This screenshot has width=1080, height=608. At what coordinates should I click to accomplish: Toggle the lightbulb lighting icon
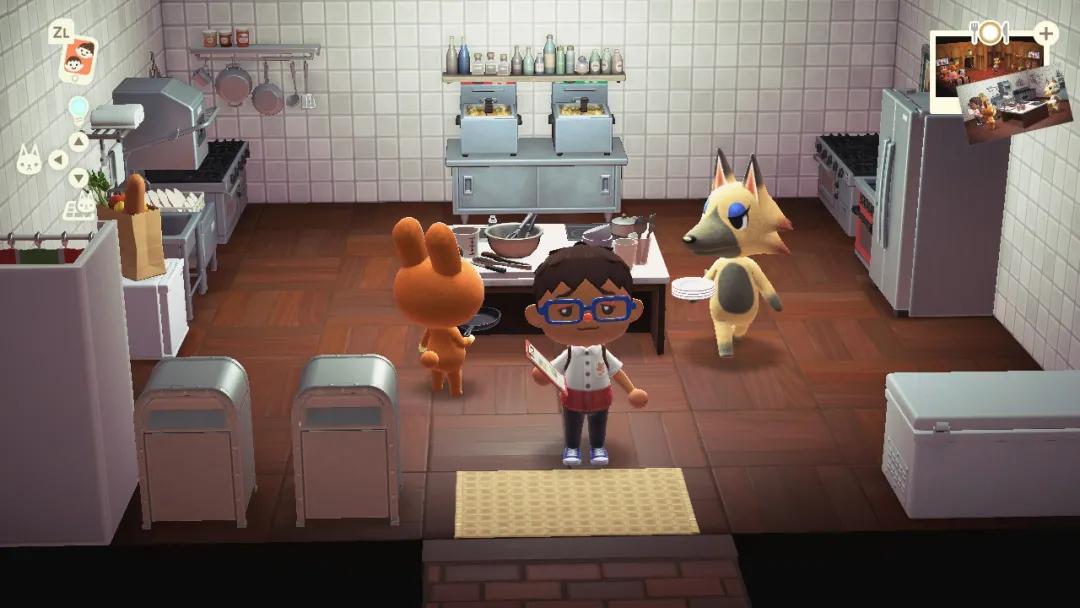(78, 108)
